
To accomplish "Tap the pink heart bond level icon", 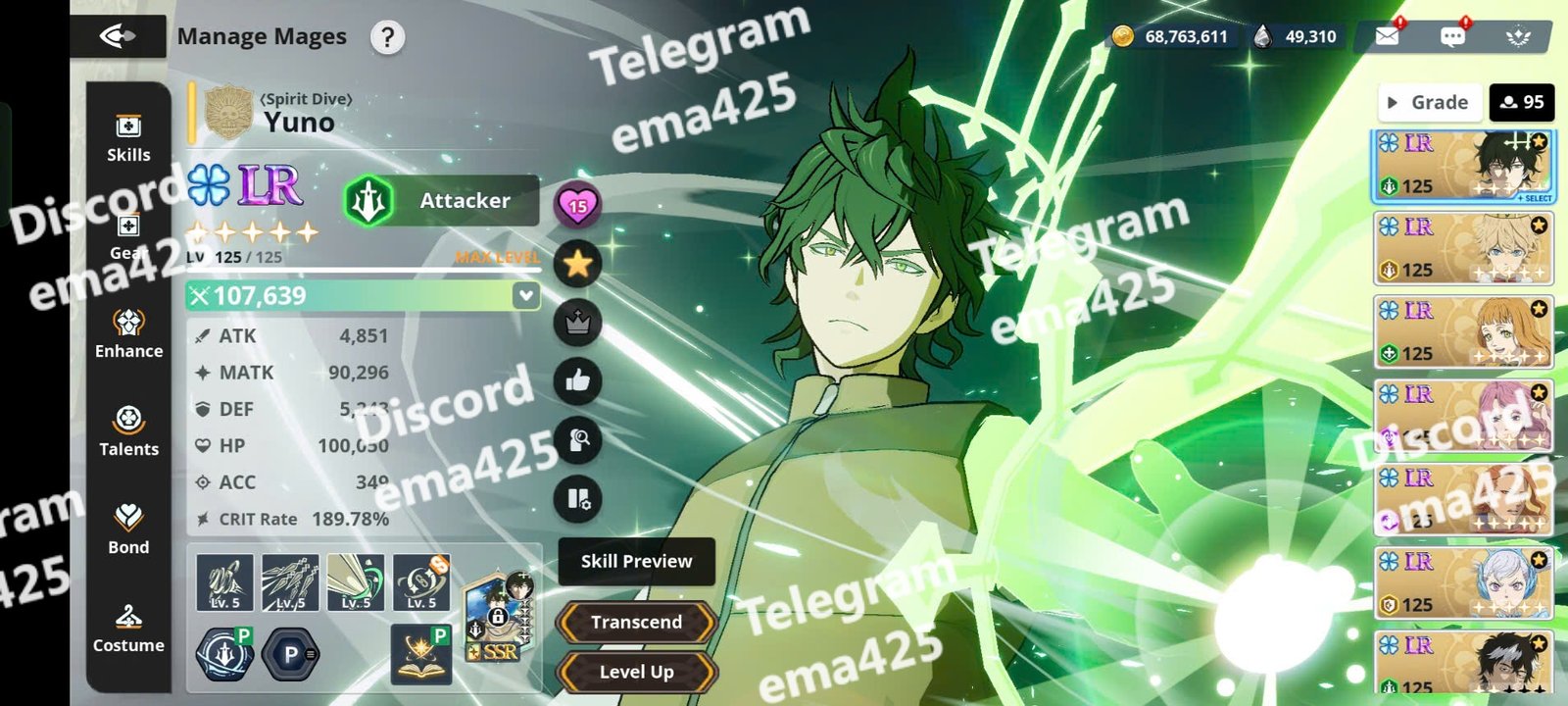I will point(578,205).
